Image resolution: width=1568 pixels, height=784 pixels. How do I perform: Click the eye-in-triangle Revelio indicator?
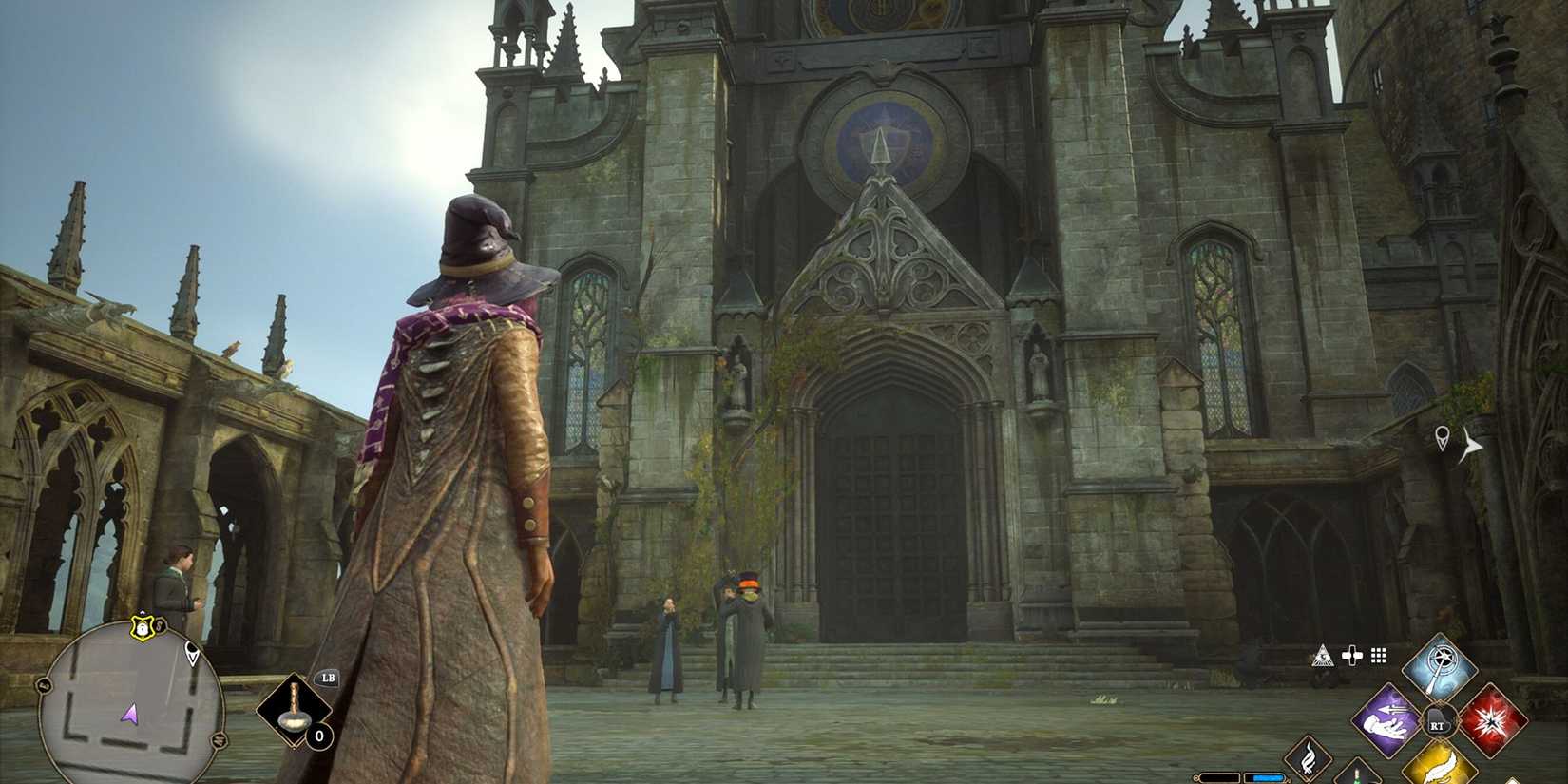(x=1323, y=656)
